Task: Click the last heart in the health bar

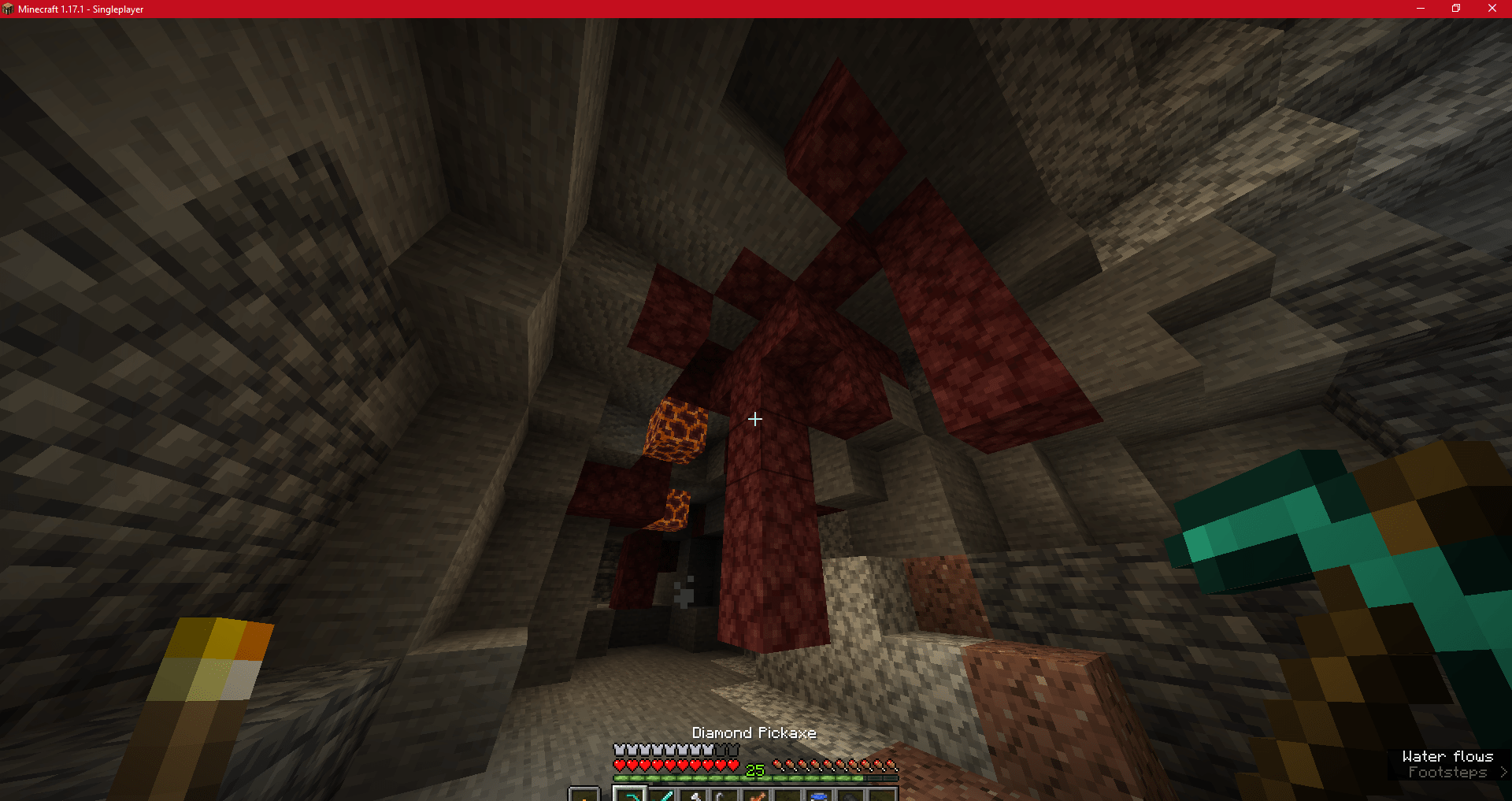Action: pos(732,764)
